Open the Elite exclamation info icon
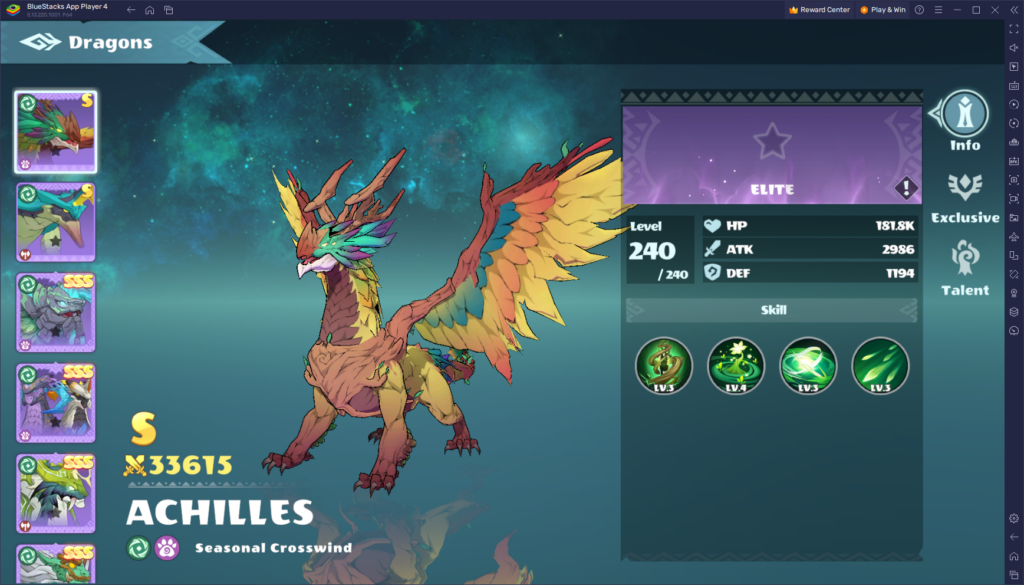 pyautogui.click(x=905, y=188)
